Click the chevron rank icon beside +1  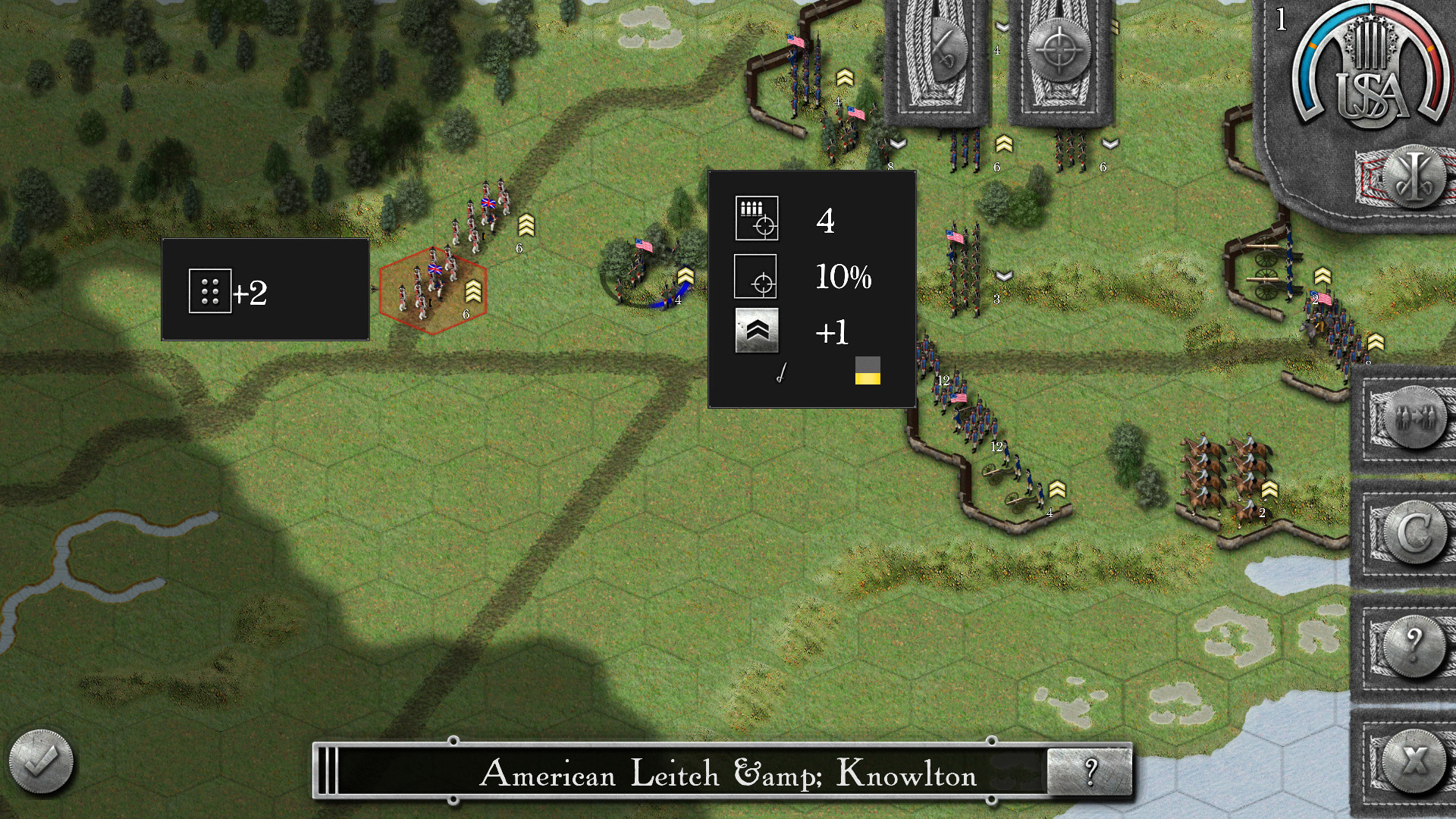[x=757, y=331]
